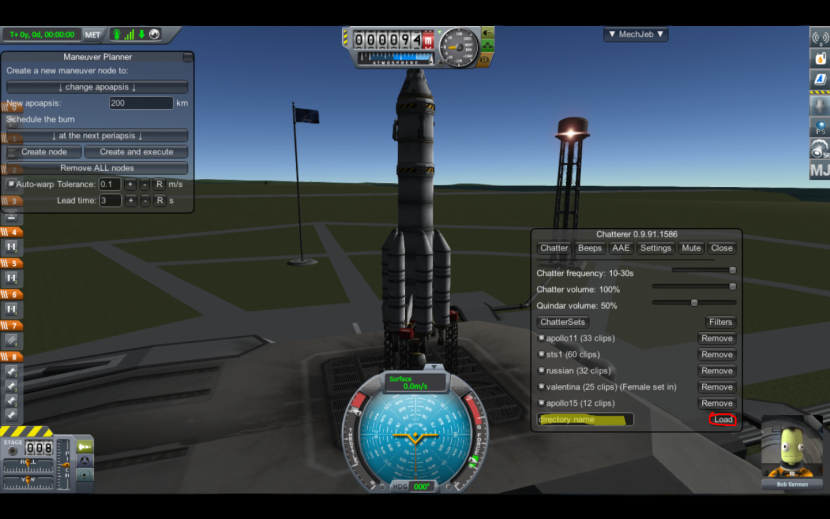Open the 'at the next periapsis' dropdown
Viewport: 830px width, 519px height.
[97, 136]
